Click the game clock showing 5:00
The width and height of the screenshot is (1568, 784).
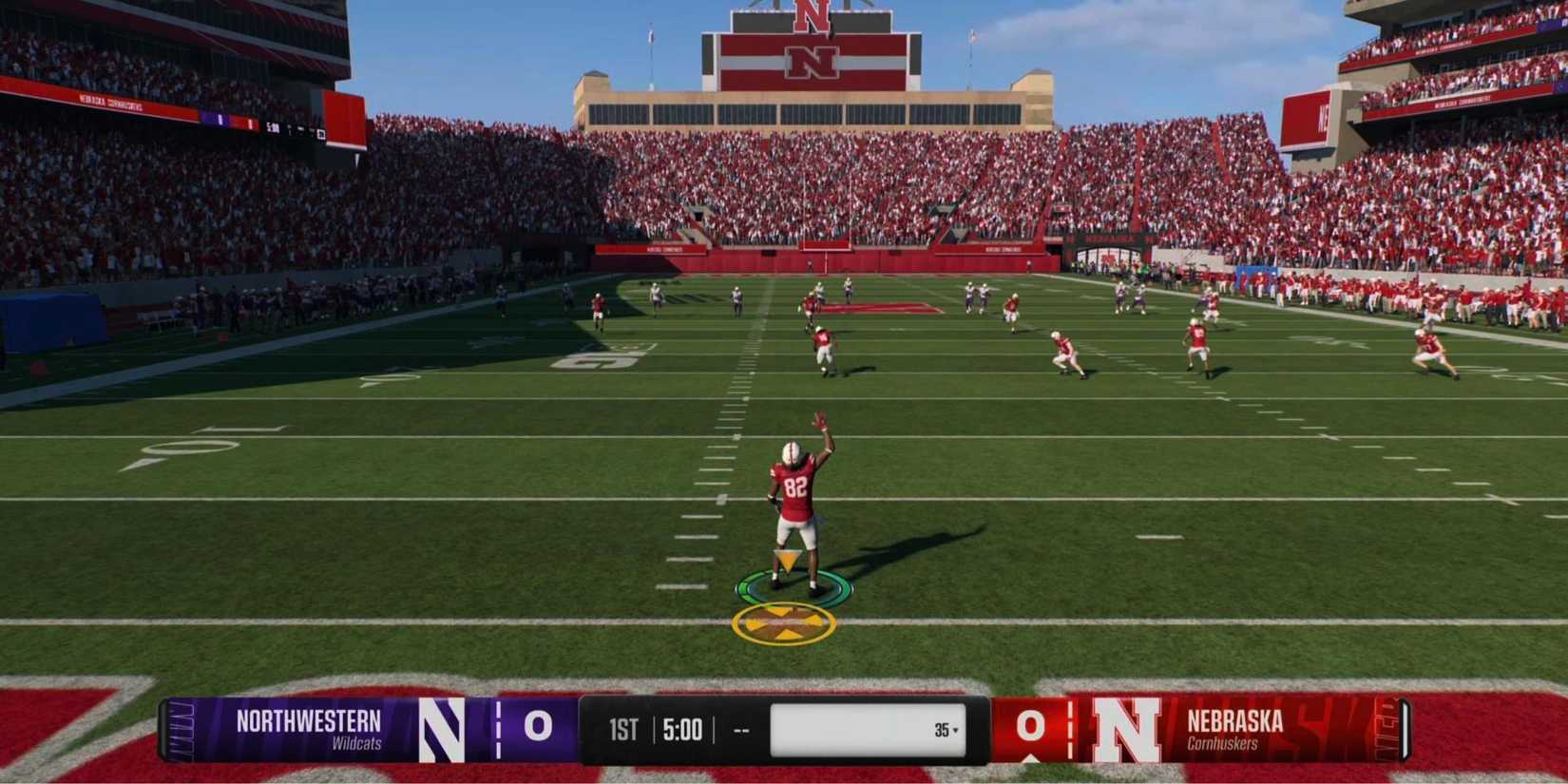681,730
